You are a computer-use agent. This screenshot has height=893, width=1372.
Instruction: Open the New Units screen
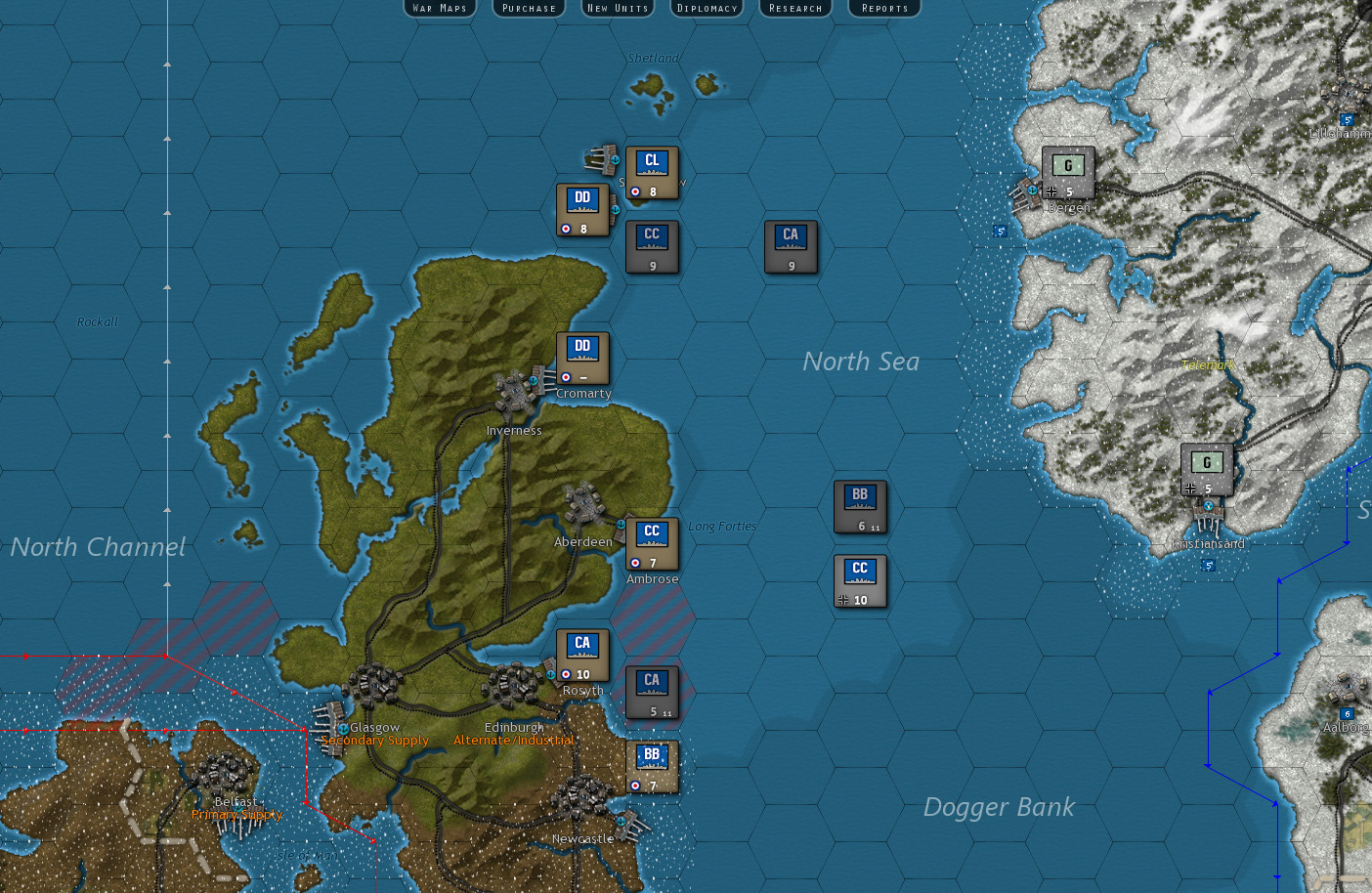pyautogui.click(x=617, y=9)
